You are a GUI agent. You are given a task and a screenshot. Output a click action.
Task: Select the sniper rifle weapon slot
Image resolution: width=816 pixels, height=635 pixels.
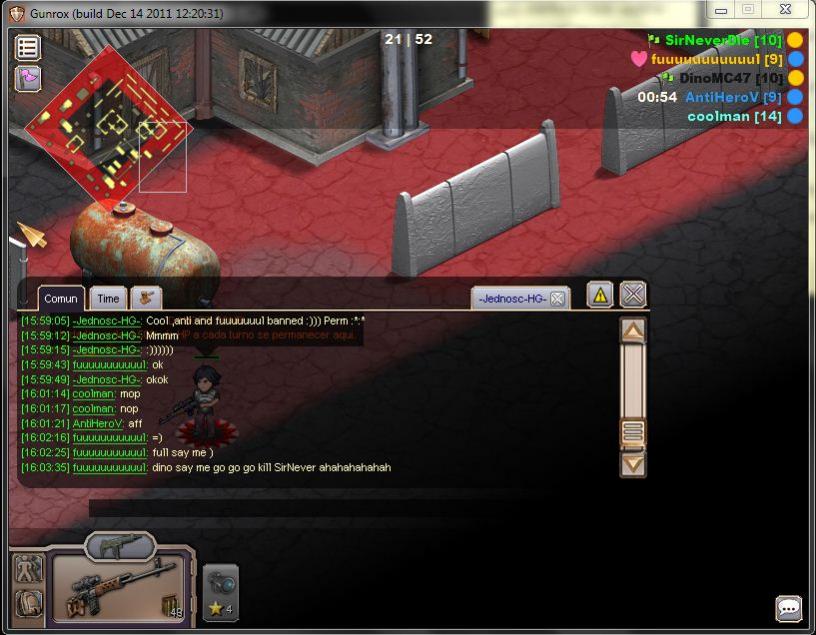(x=118, y=588)
